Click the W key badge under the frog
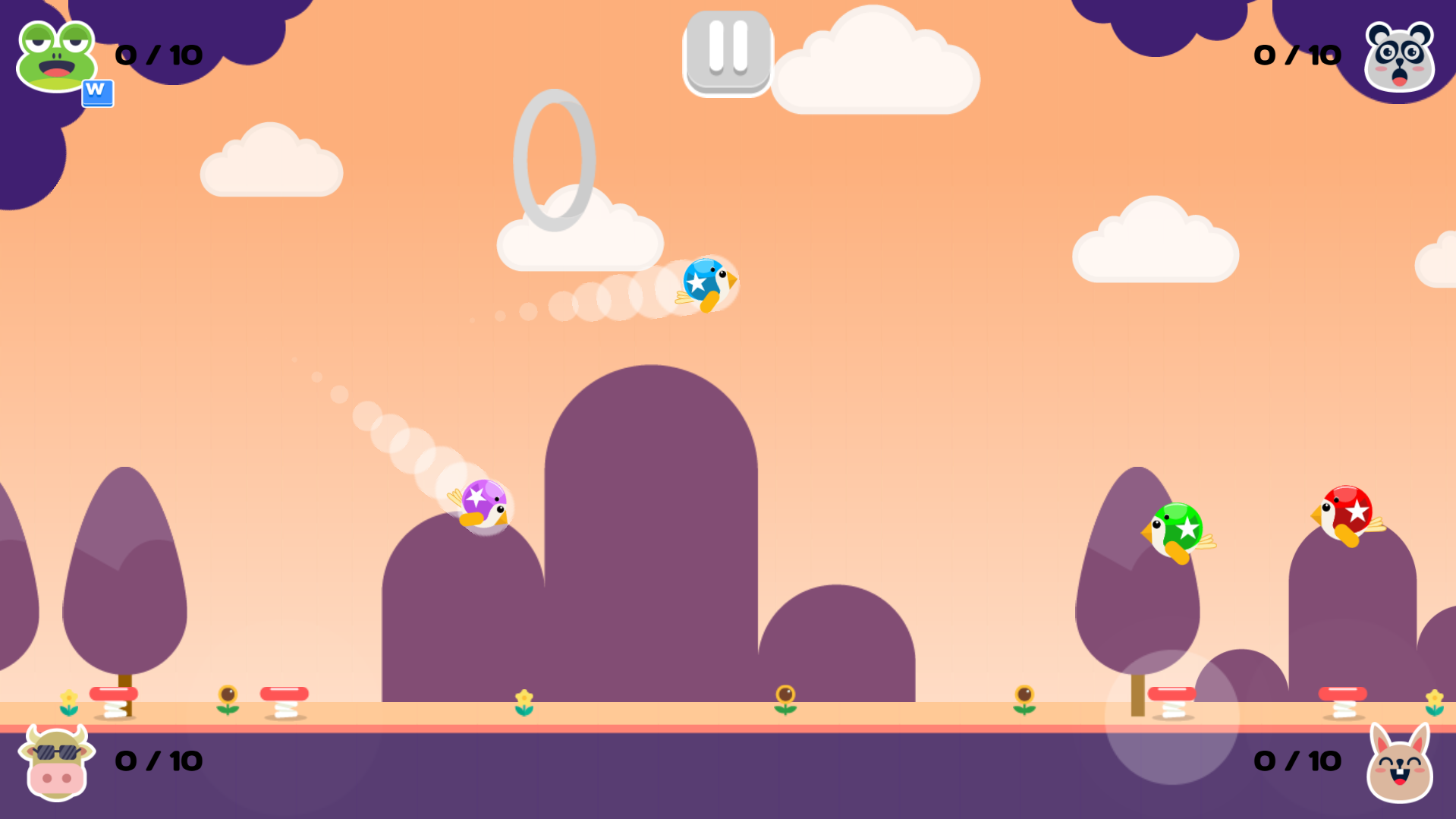The image size is (1456, 819). click(97, 93)
